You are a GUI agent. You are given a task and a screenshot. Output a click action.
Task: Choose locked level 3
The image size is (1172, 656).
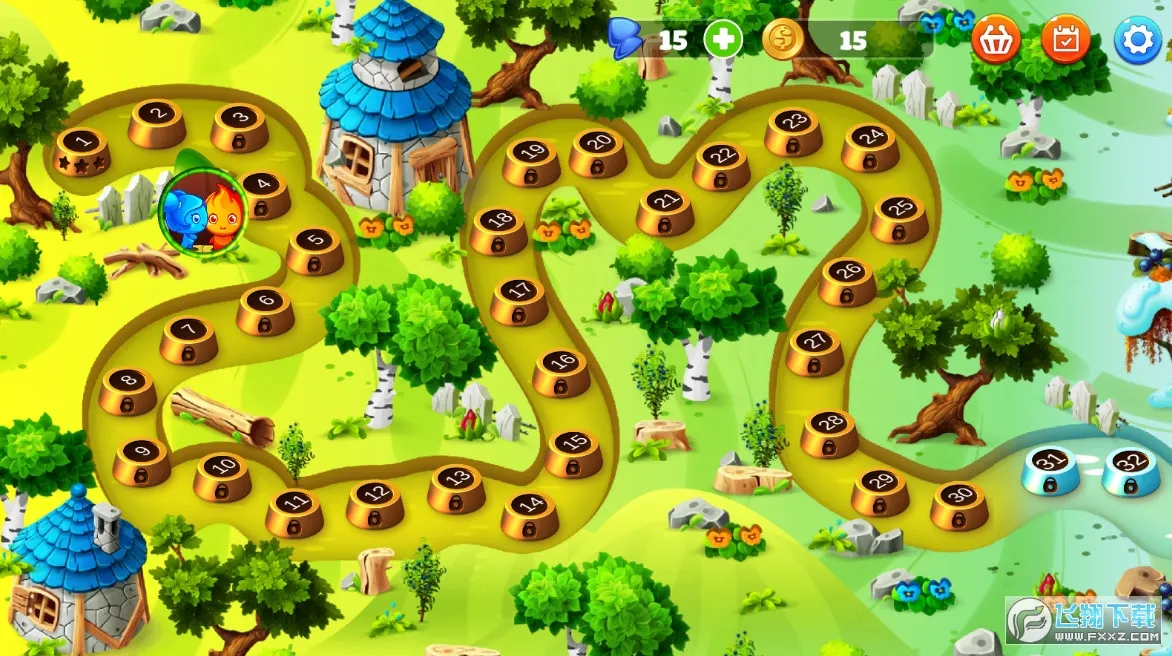[x=240, y=126]
